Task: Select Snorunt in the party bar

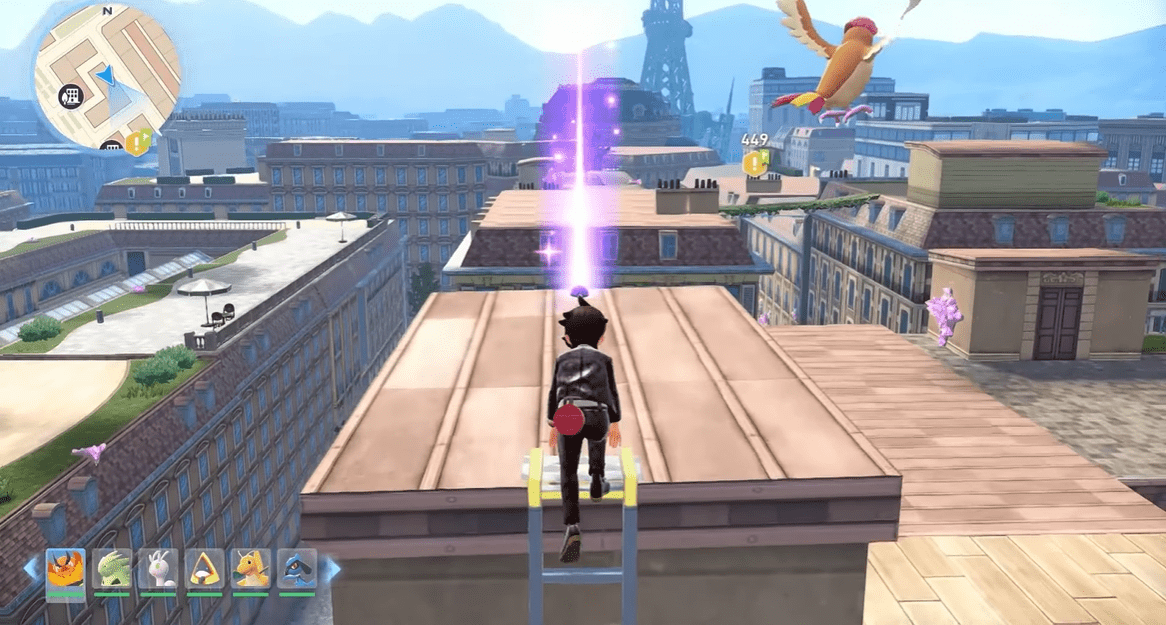Action: [x=205, y=568]
